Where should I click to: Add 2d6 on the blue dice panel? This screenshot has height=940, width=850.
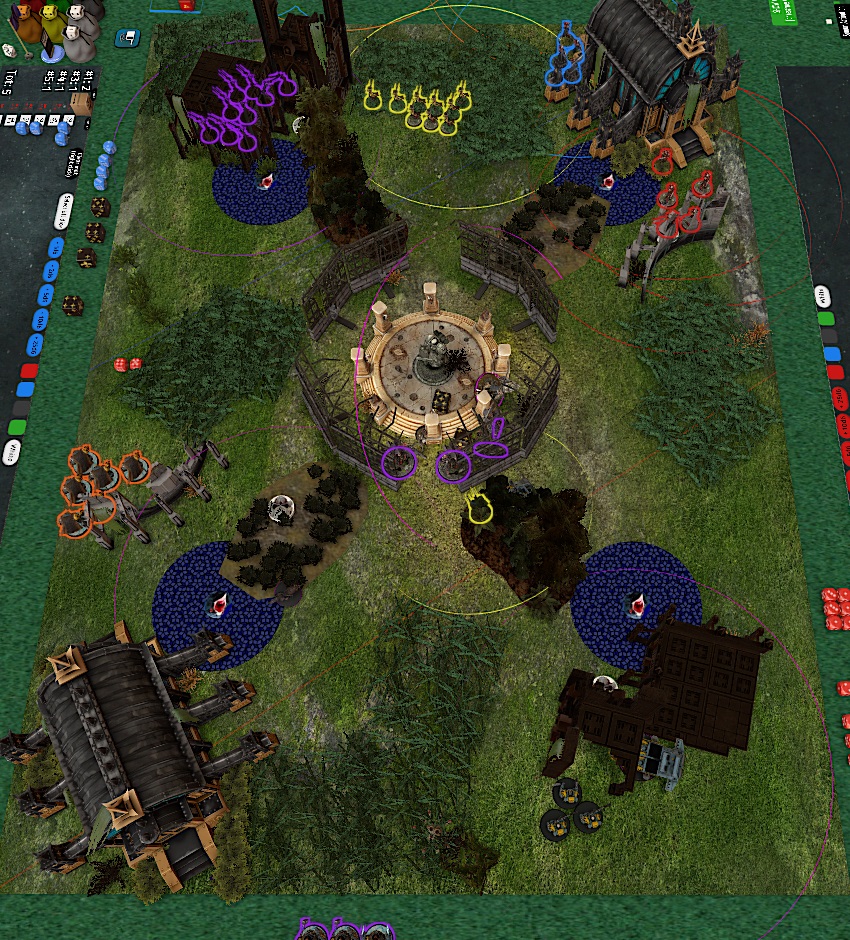49,271
